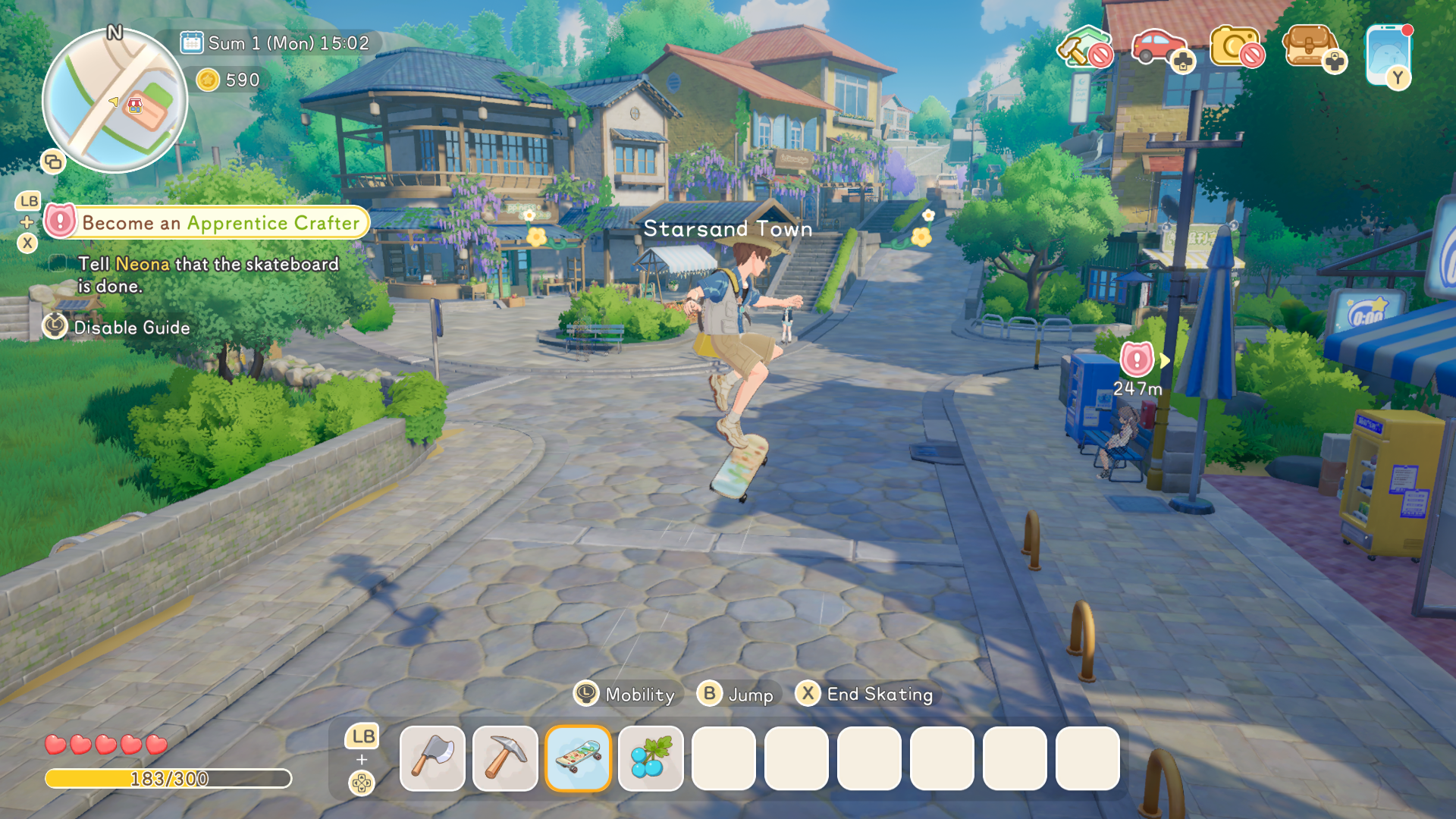
Task: Click the 590 coin balance
Action: point(227,80)
